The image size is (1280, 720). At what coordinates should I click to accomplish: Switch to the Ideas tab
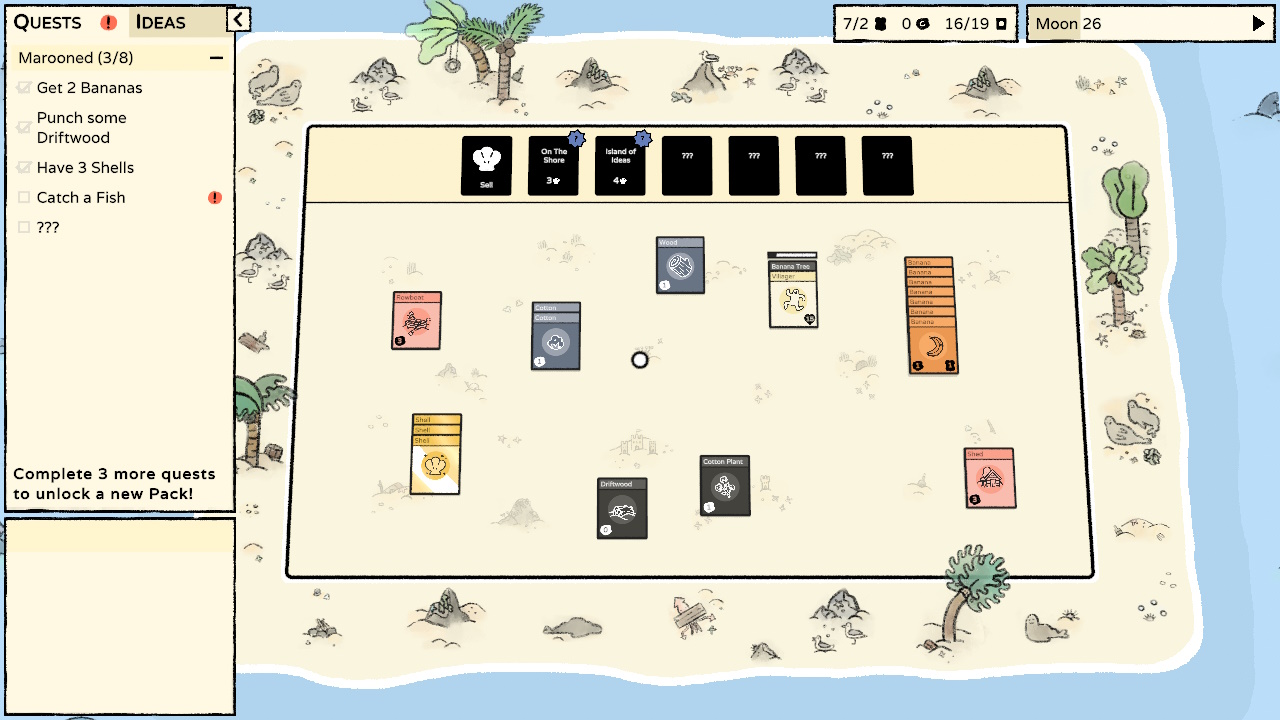[x=160, y=22]
